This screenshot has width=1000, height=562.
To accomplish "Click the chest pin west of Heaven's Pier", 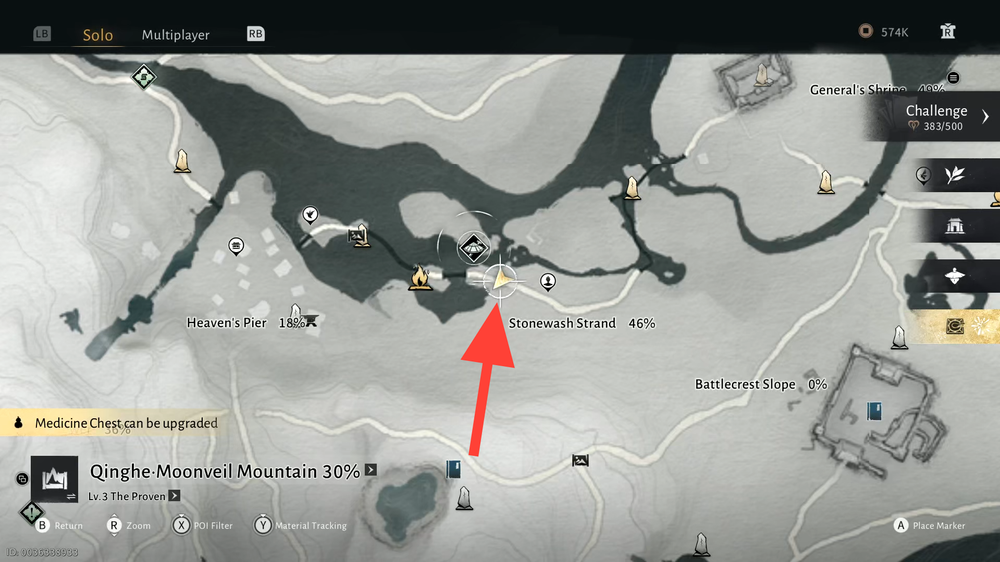I will point(236,244).
